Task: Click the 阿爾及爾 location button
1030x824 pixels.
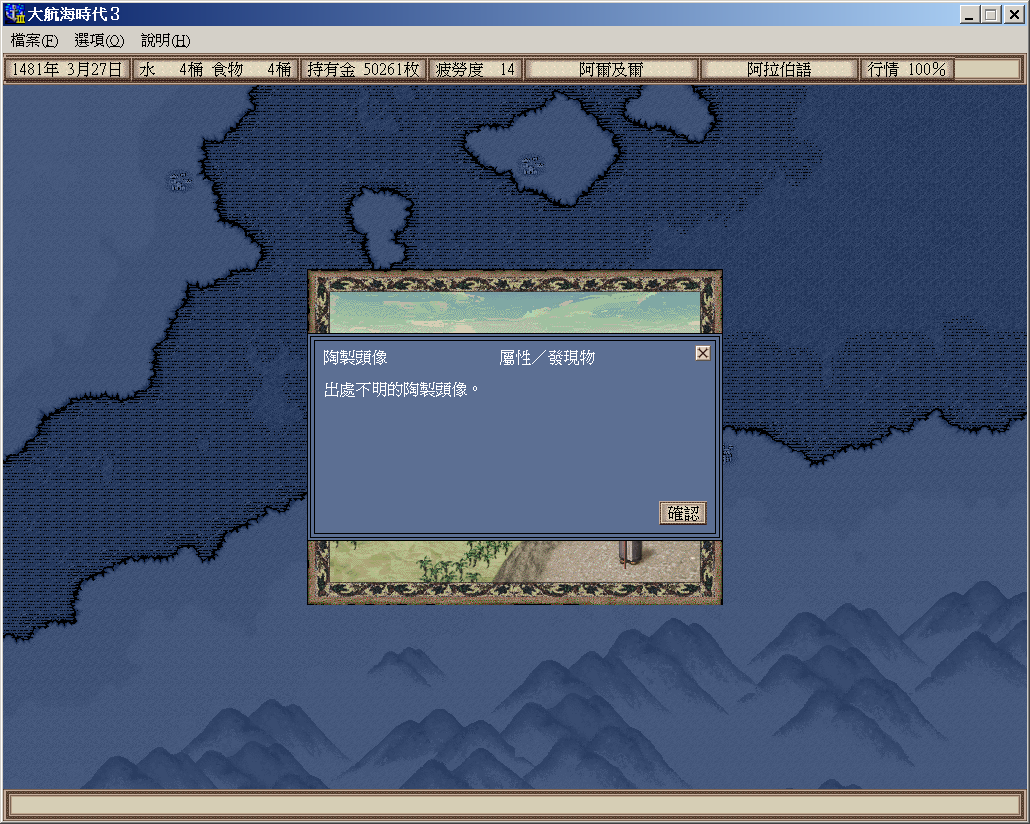Action: (611, 69)
